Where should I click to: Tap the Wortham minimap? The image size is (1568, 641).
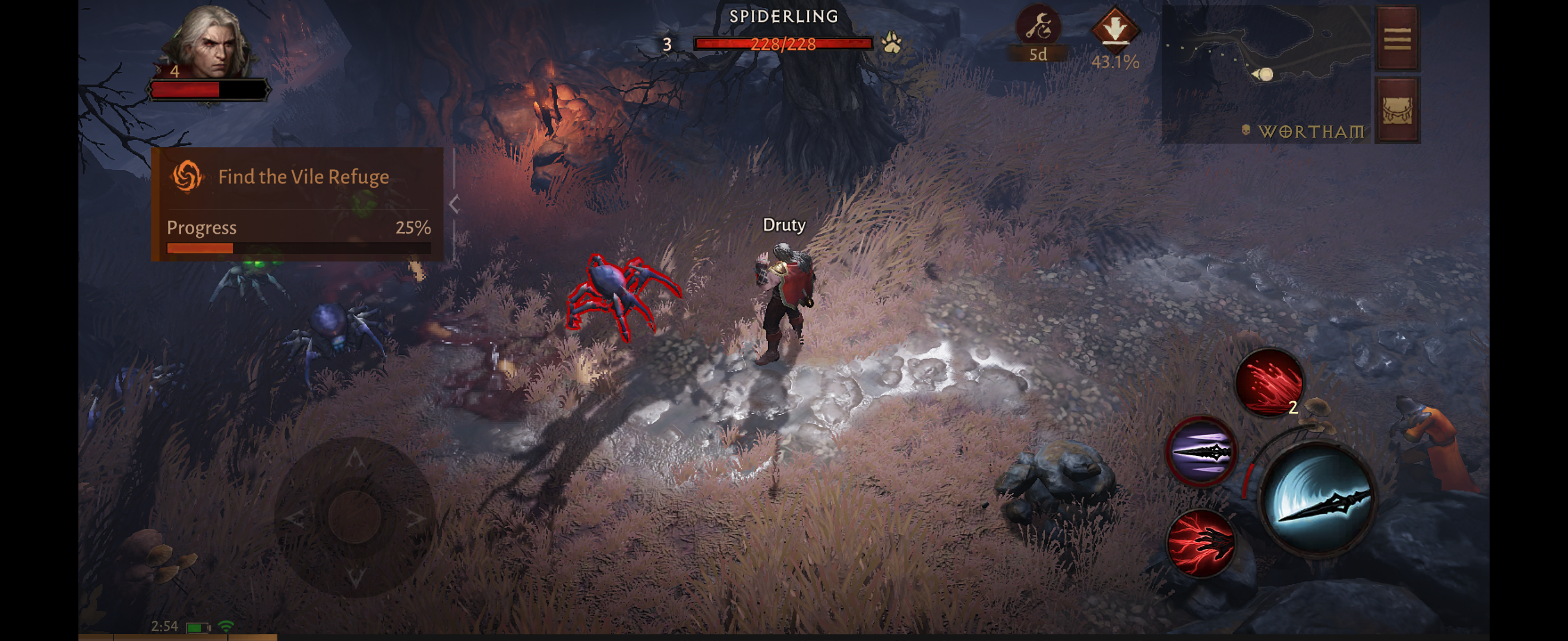(x=1266, y=74)
